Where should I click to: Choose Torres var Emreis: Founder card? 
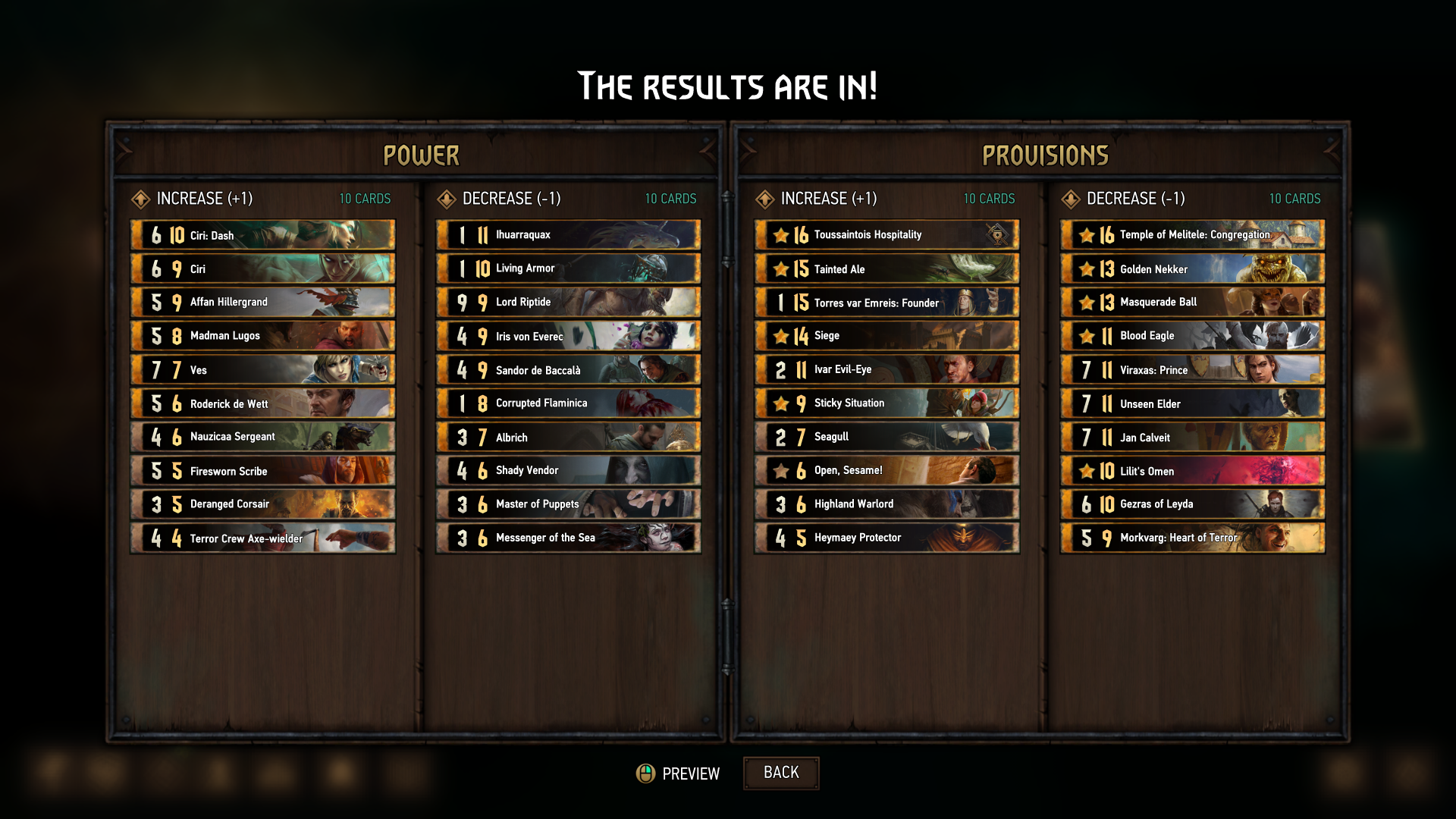[886, 303]
